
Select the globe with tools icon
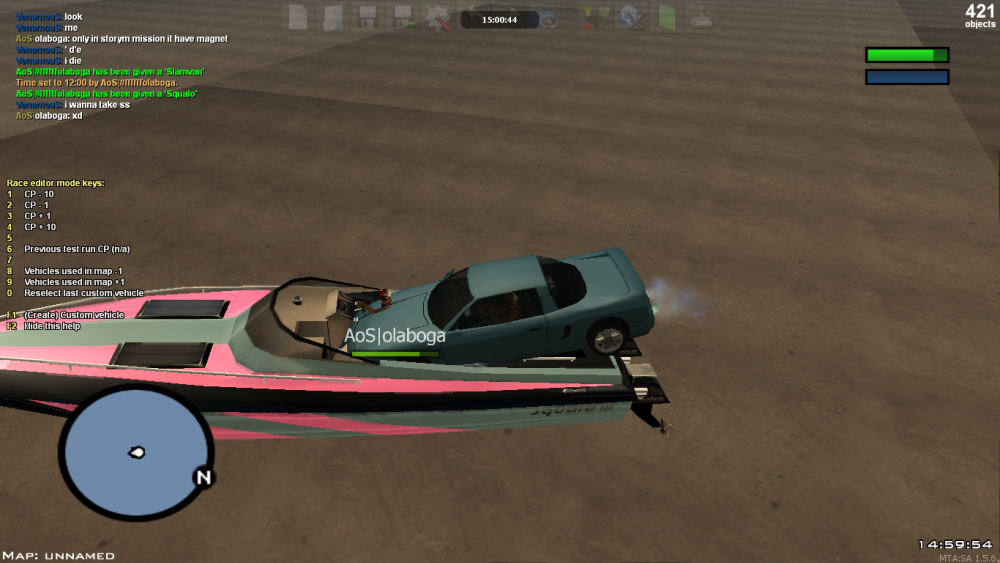tap(631, 16)
